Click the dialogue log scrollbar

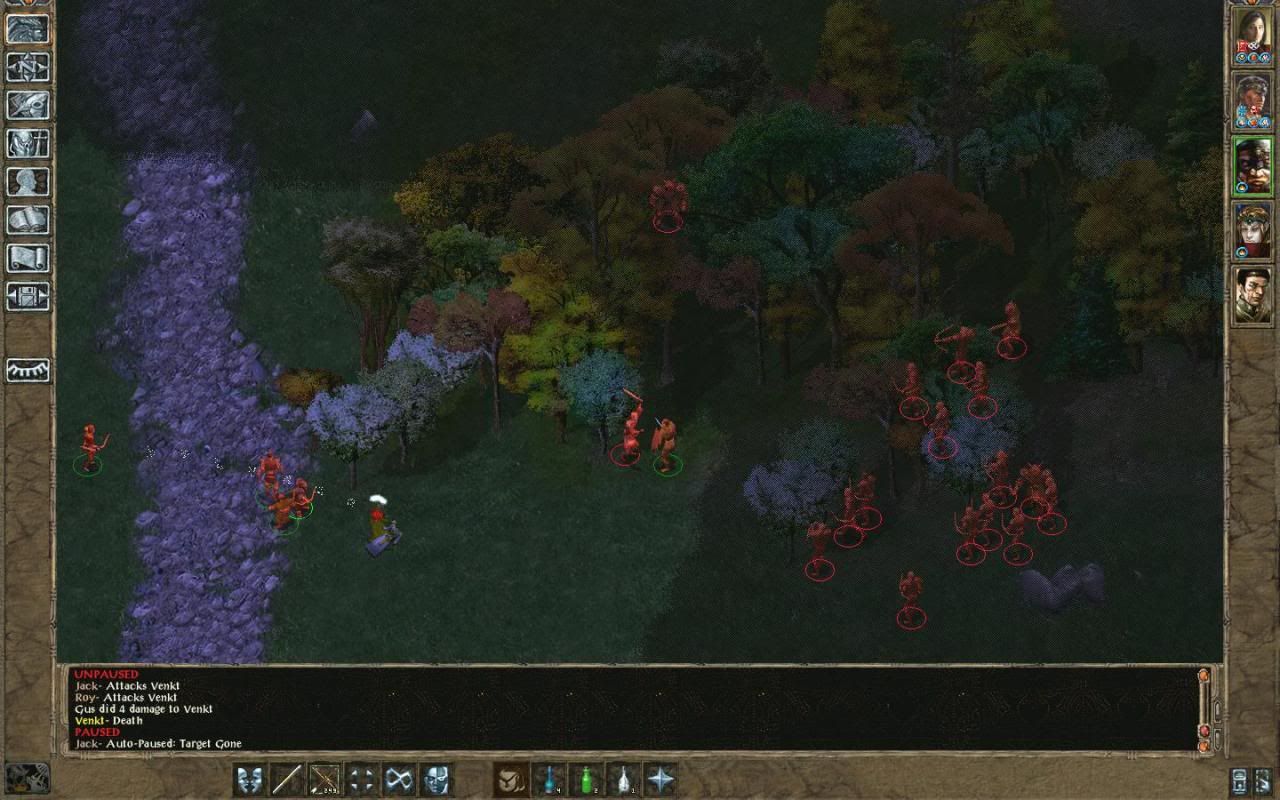point(1204,710)
